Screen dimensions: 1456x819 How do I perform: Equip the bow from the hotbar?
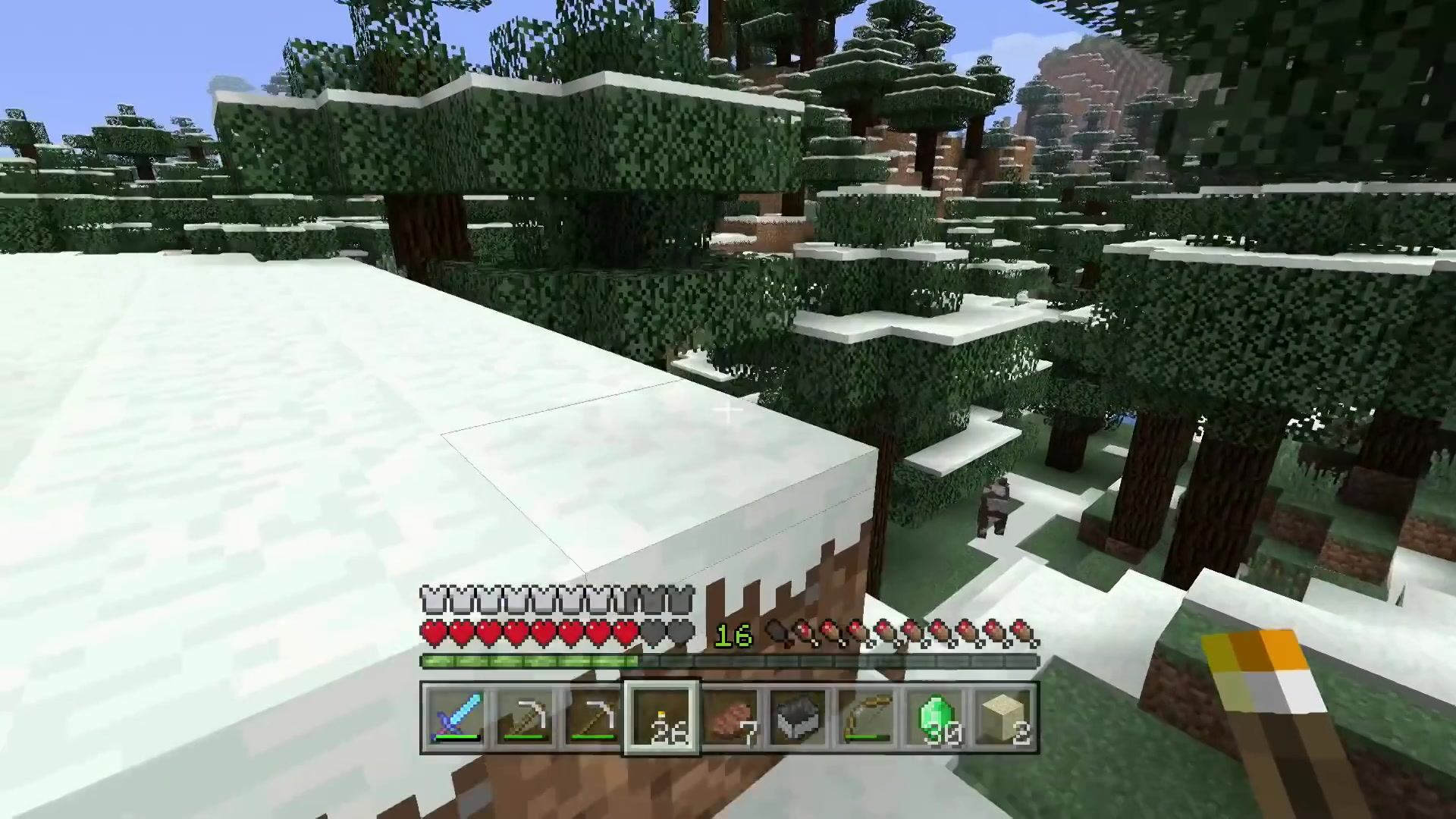pyautogui.click(x=867, y=717)
